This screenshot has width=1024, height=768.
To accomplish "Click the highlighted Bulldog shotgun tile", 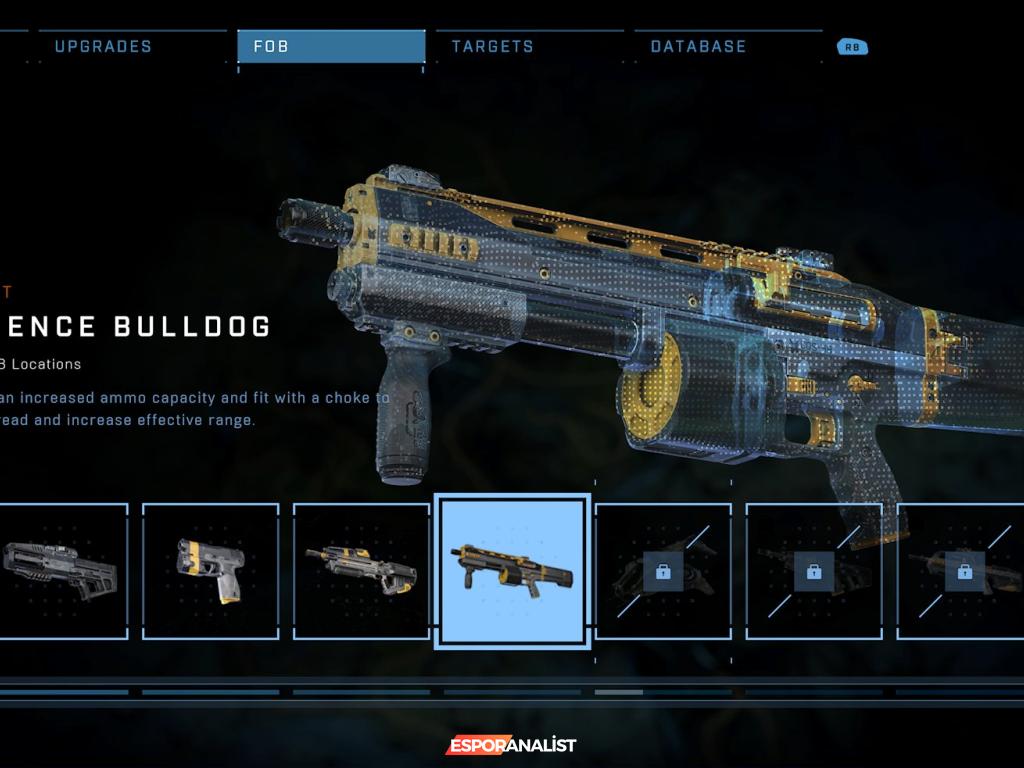I will point(512,573).
